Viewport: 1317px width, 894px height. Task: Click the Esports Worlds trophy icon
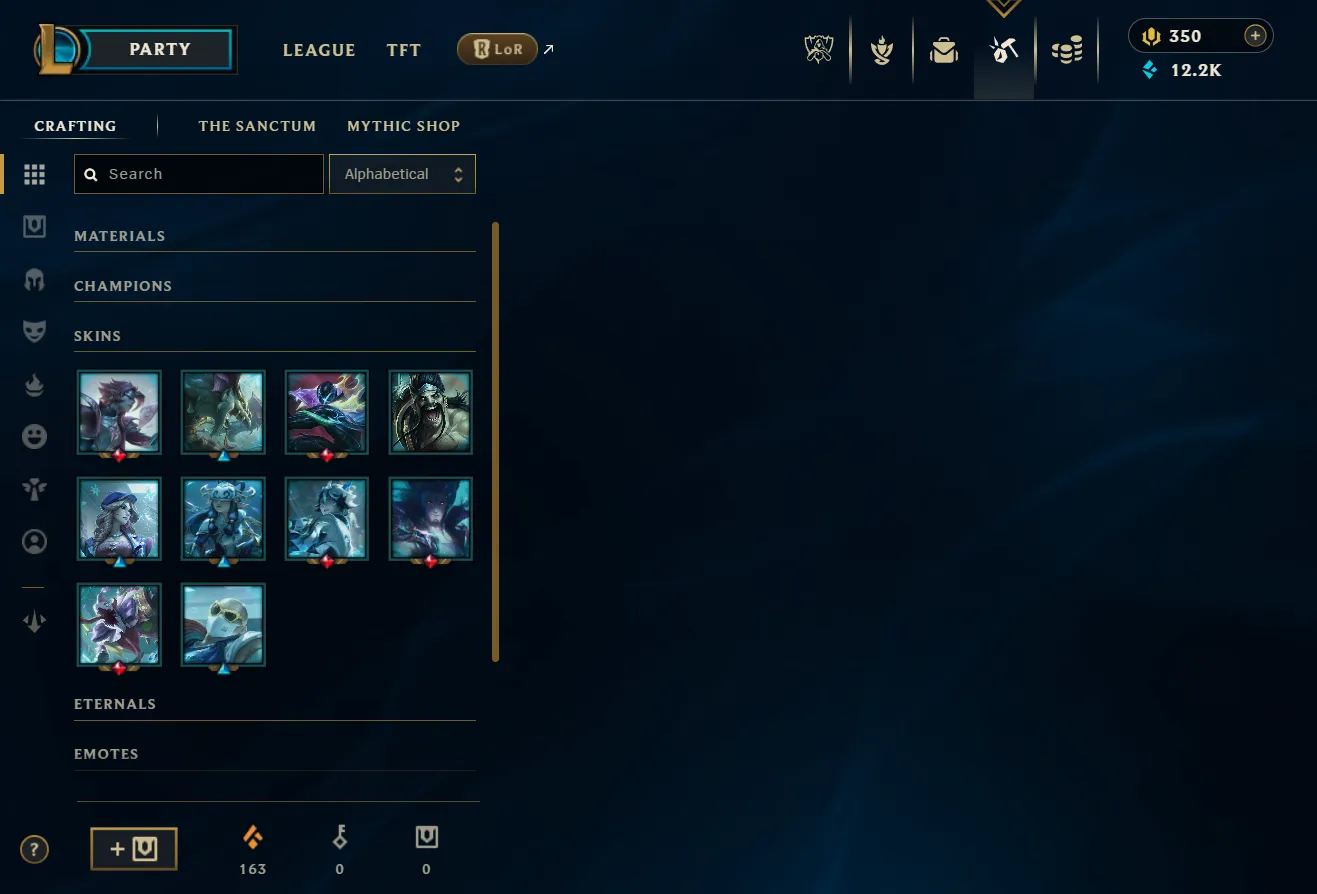click(819, 49)
